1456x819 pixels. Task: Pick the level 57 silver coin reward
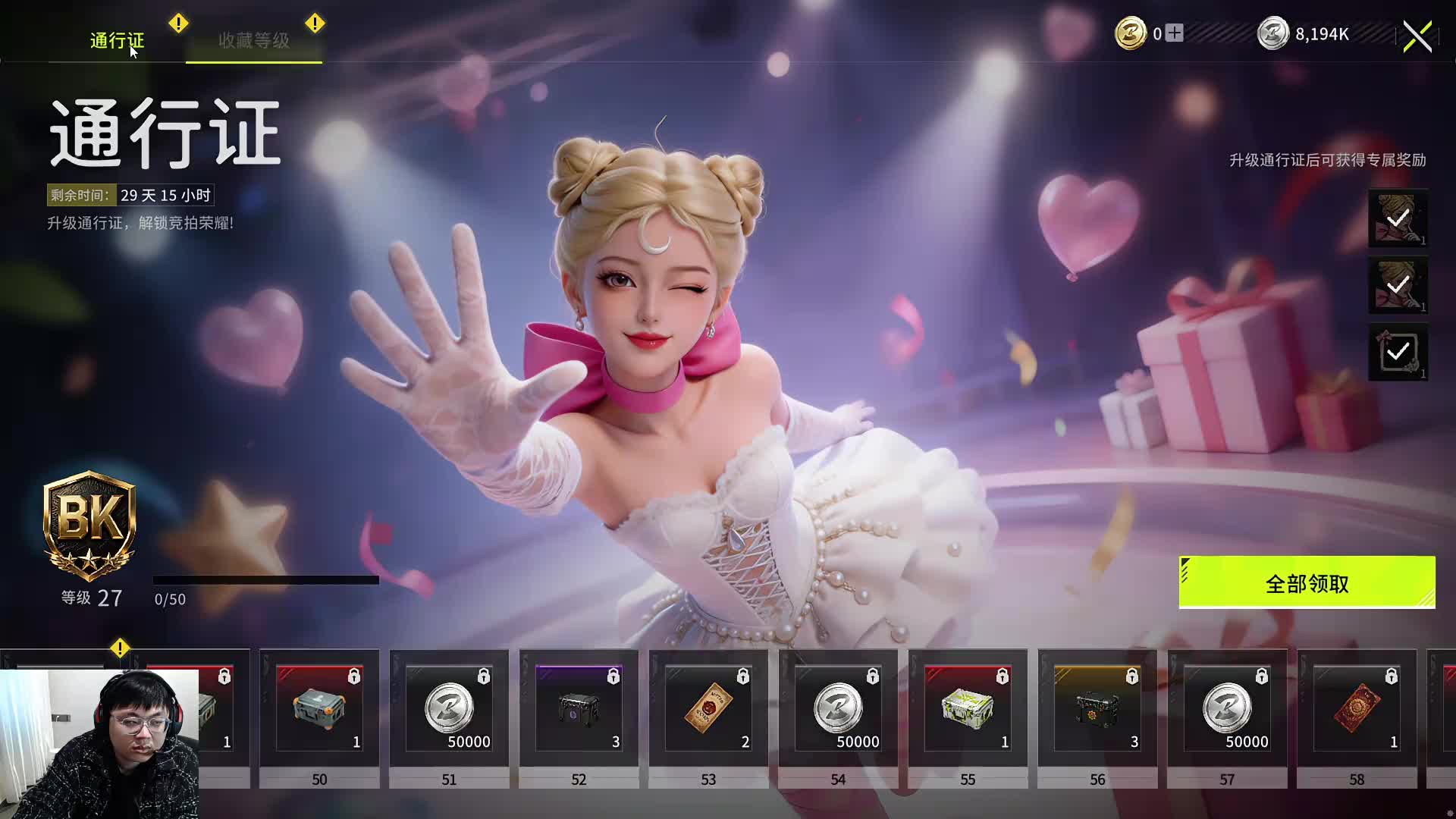pos(1227,709)
